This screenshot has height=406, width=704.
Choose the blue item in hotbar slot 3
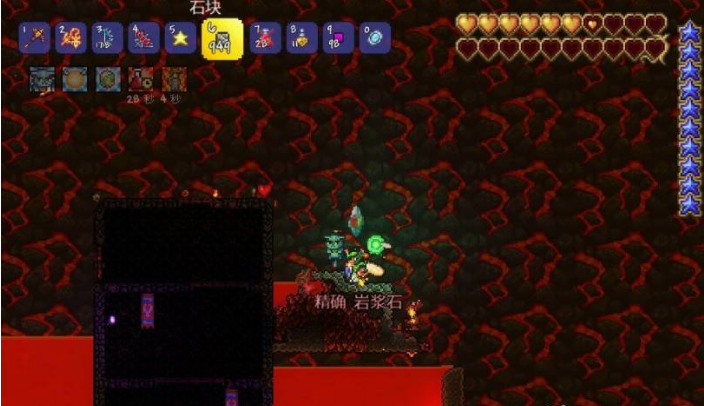click(x=106, y=39)
